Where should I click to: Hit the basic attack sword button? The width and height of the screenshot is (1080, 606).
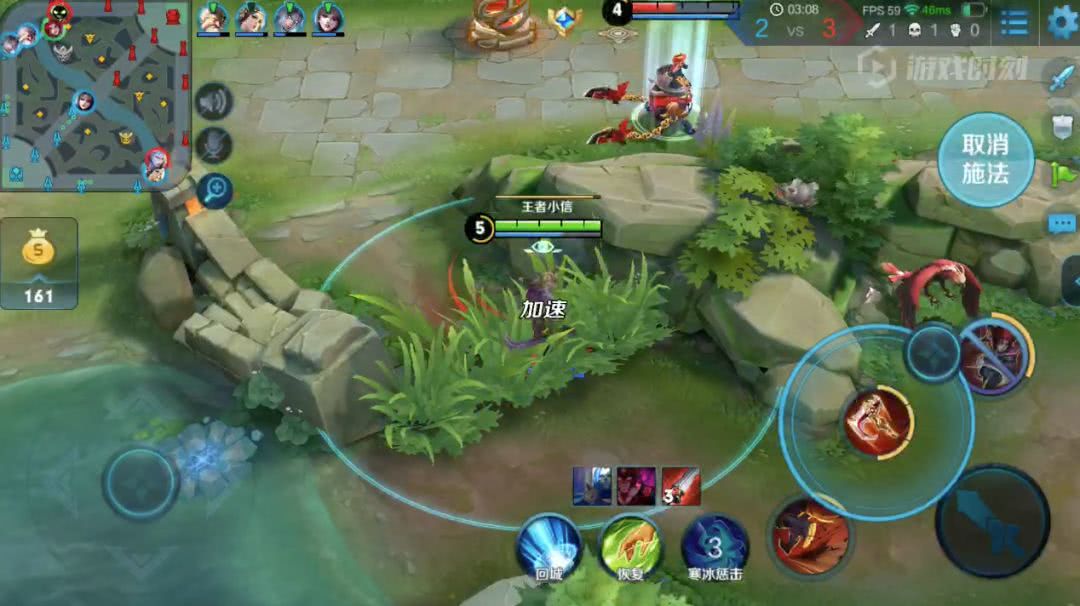992,520
